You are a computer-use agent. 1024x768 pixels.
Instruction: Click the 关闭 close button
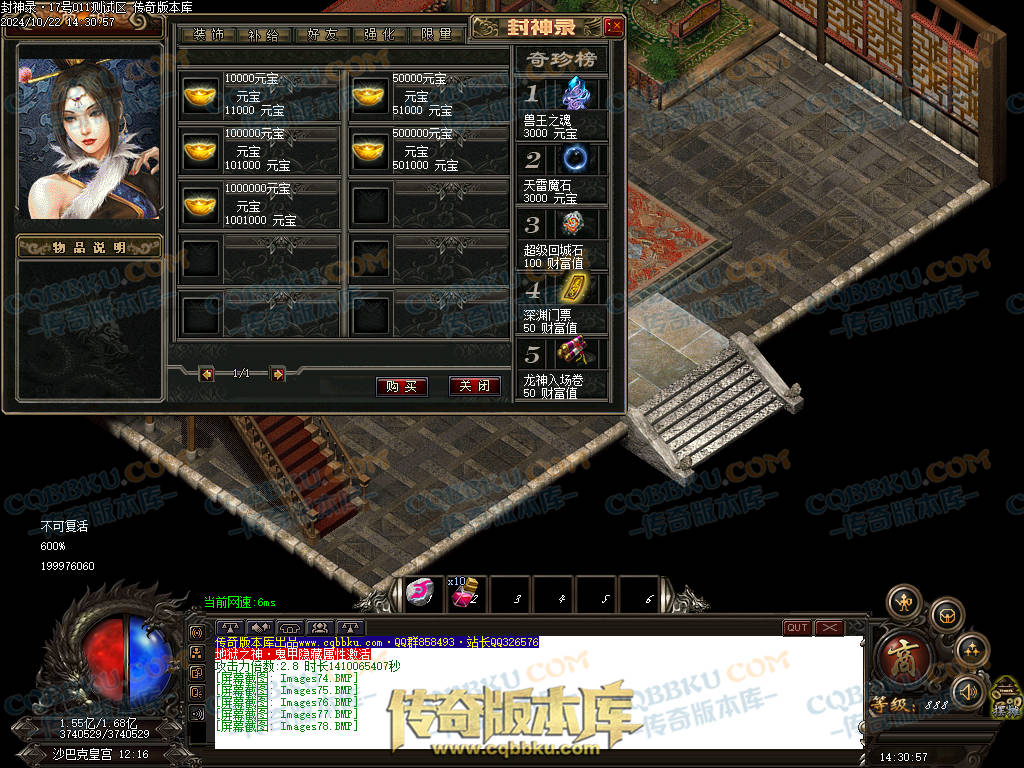[x=474, y=386]
